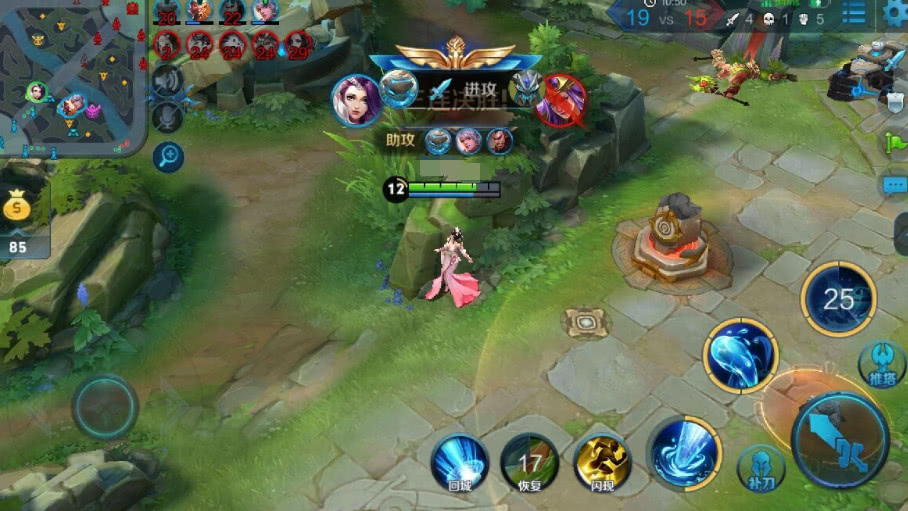
Task: Activate the 回城 recall skill
Action: click(459, 461)
